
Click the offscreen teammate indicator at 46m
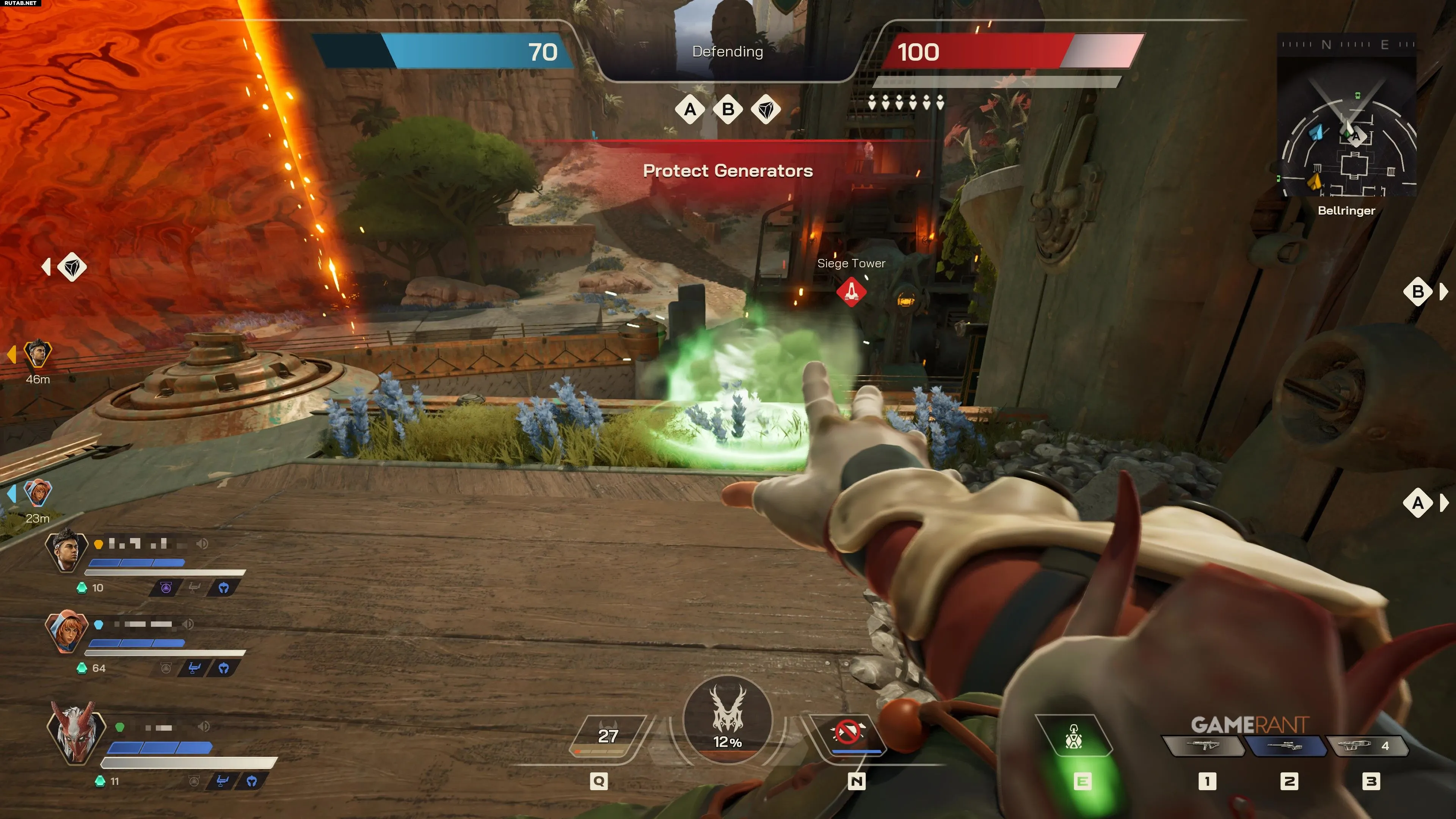coord(37,354)
